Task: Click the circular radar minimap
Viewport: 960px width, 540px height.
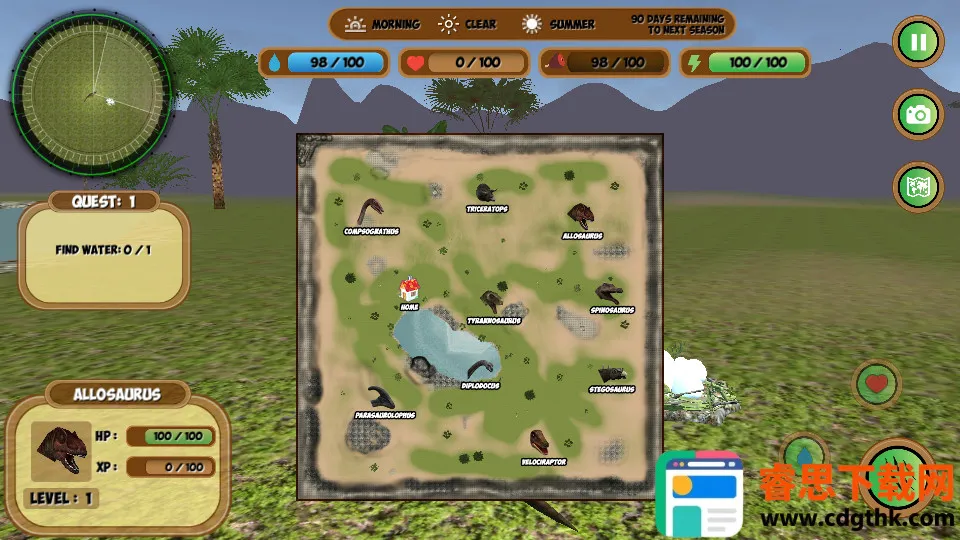Action: pyautogui.click(x=91, y=93)
